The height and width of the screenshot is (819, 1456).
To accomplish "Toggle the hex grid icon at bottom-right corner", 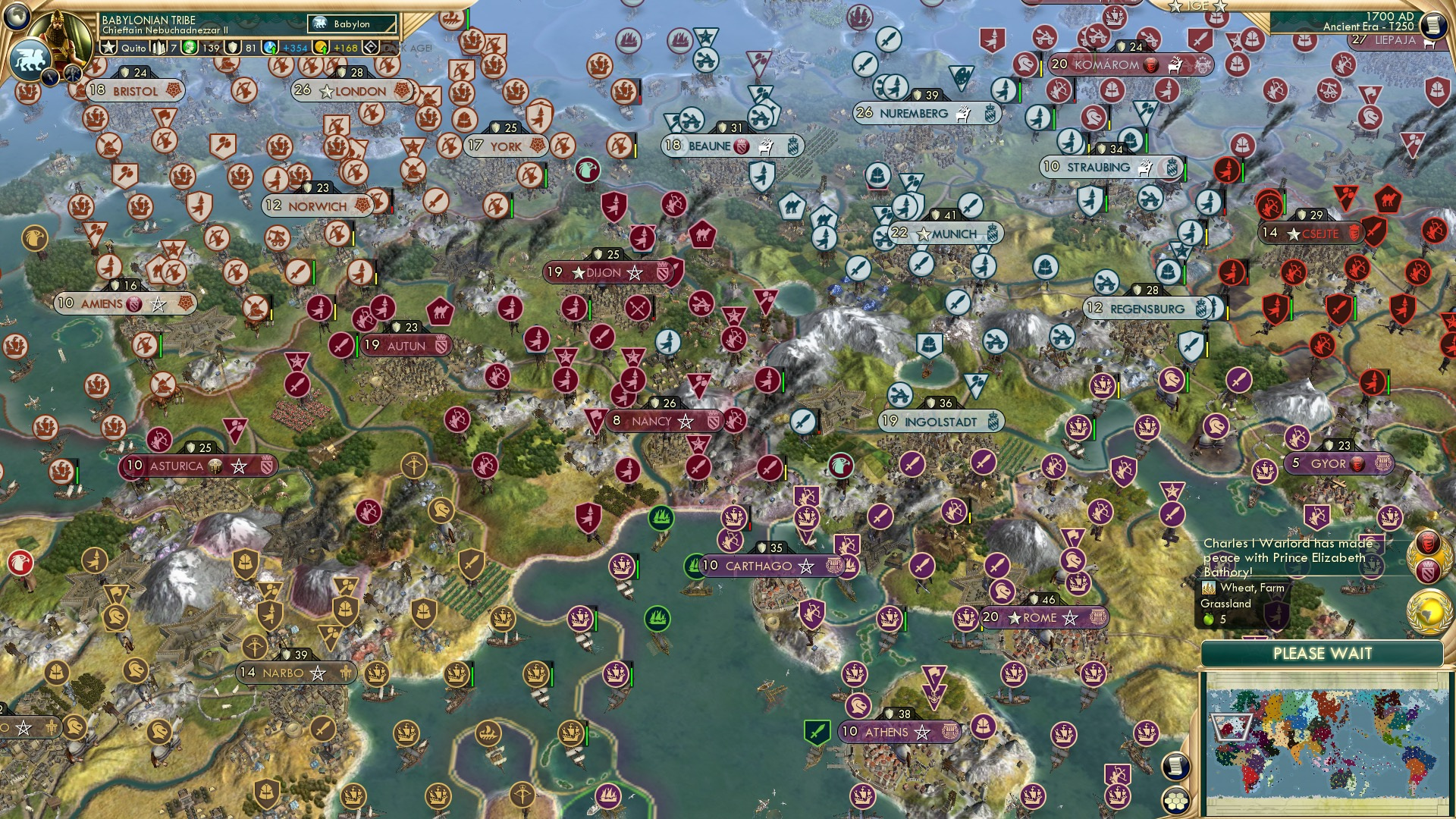I will click(x=1176, y=801).
